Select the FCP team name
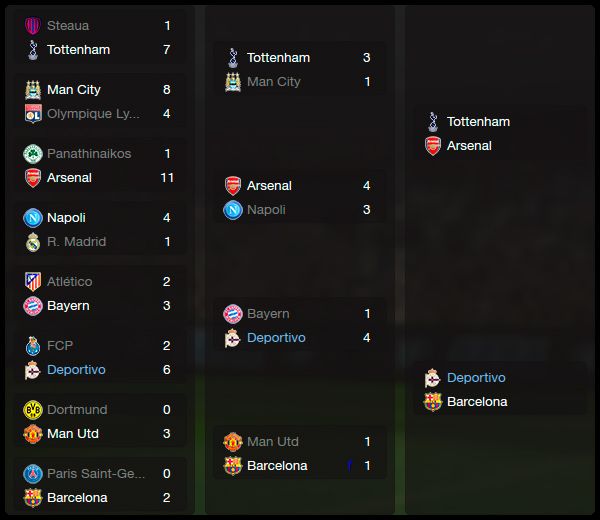 point(60,346)
